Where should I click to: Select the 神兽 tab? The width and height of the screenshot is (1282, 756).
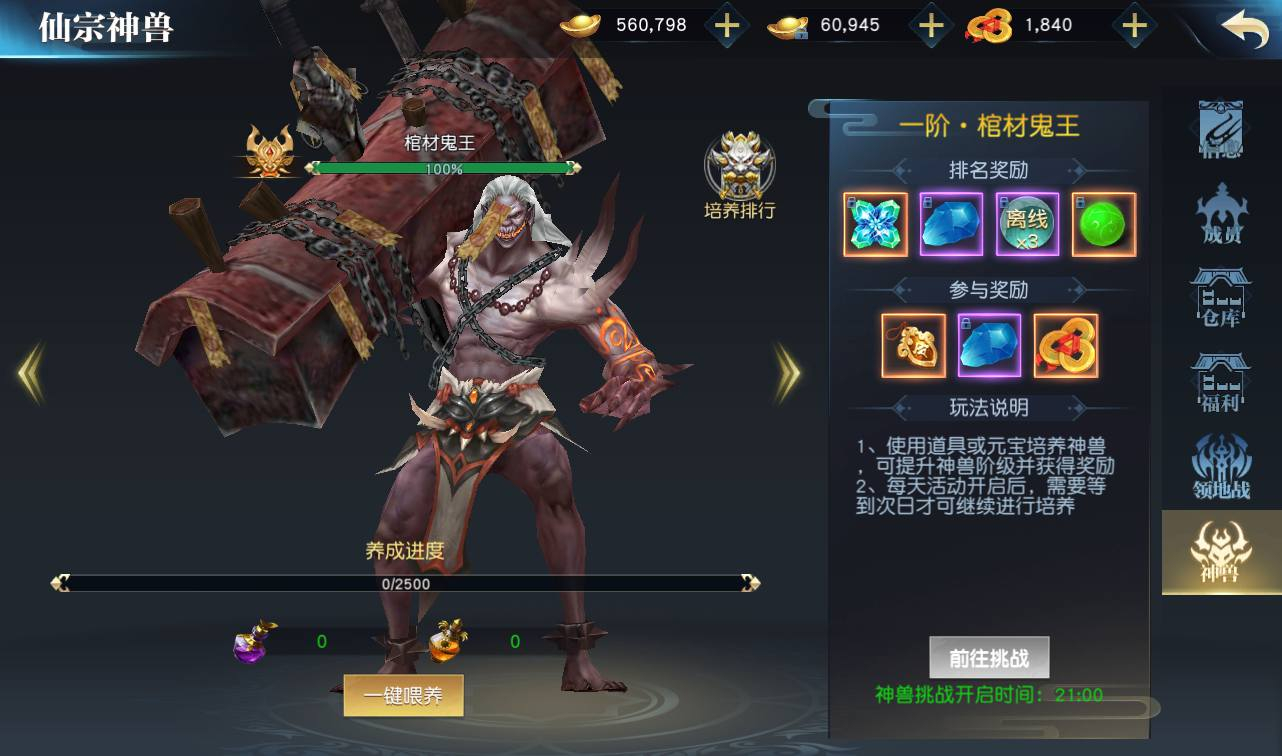pos(1221,552)
